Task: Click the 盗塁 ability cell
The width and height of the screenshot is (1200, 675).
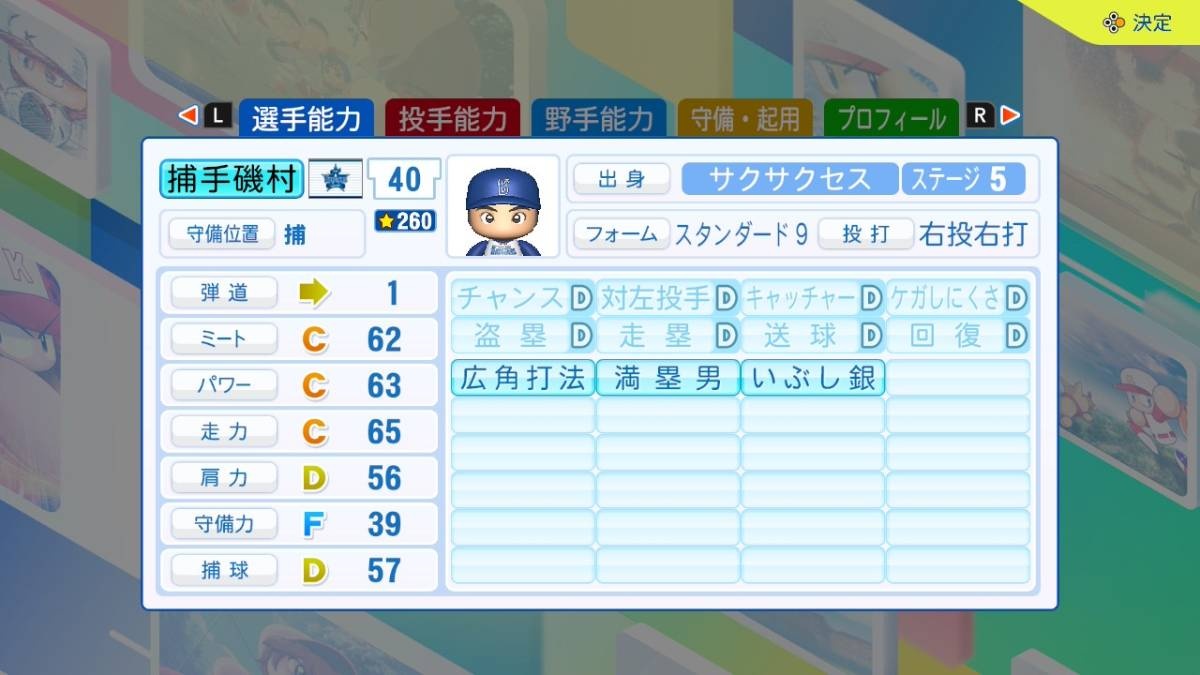Action: [523, 335]
